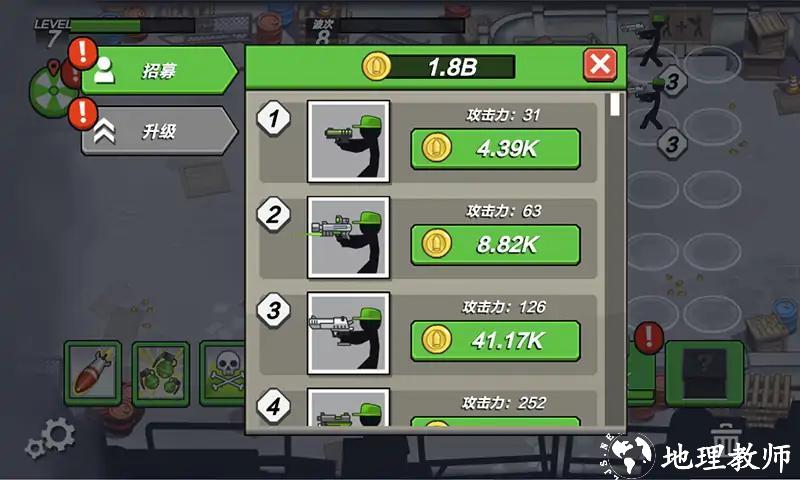Click the shop list scrollbar
Viewport: 800px width, 480px height.
(616, 104)
